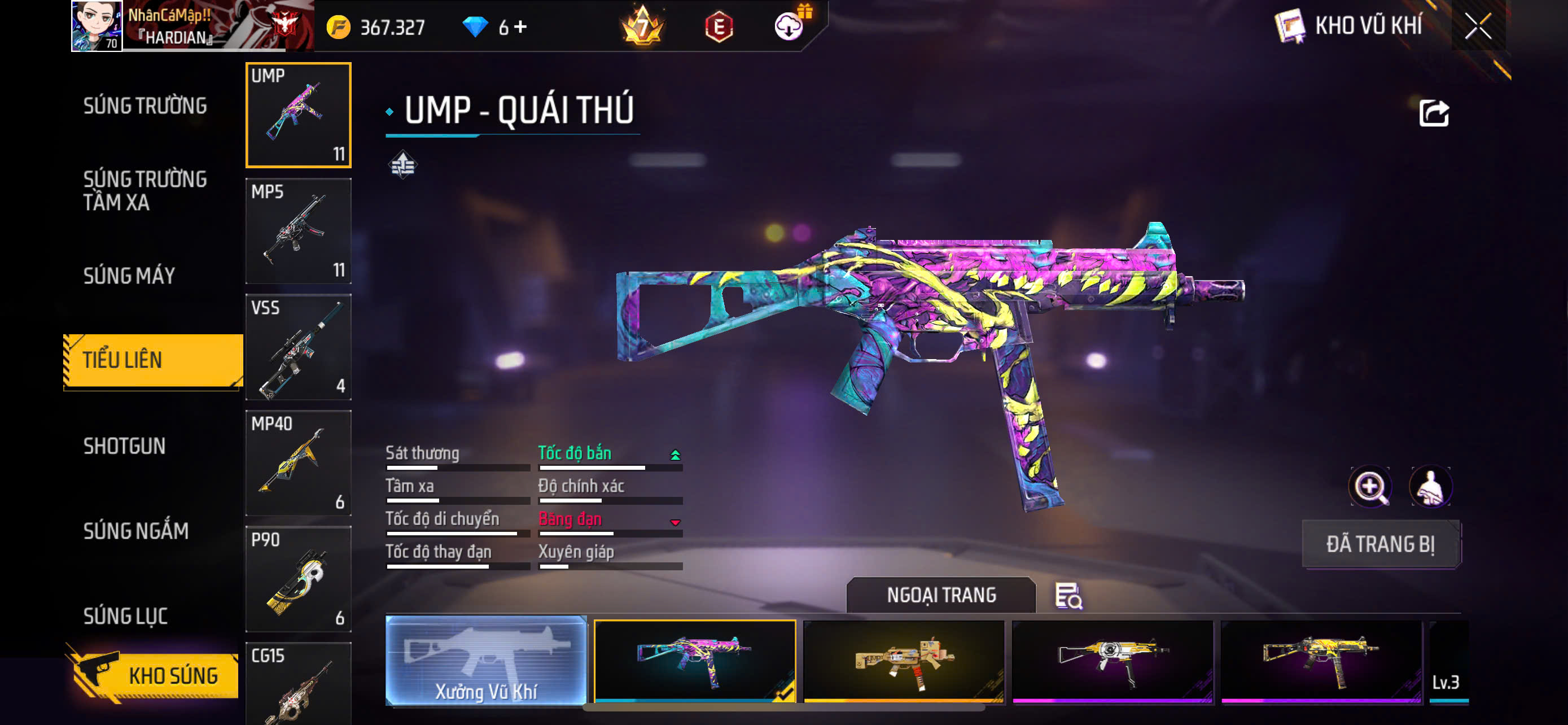Screen dimensions: 1568x725
Task: Choose the Súng Máy category
Action: pyautogui.click(x=129, y=276)
